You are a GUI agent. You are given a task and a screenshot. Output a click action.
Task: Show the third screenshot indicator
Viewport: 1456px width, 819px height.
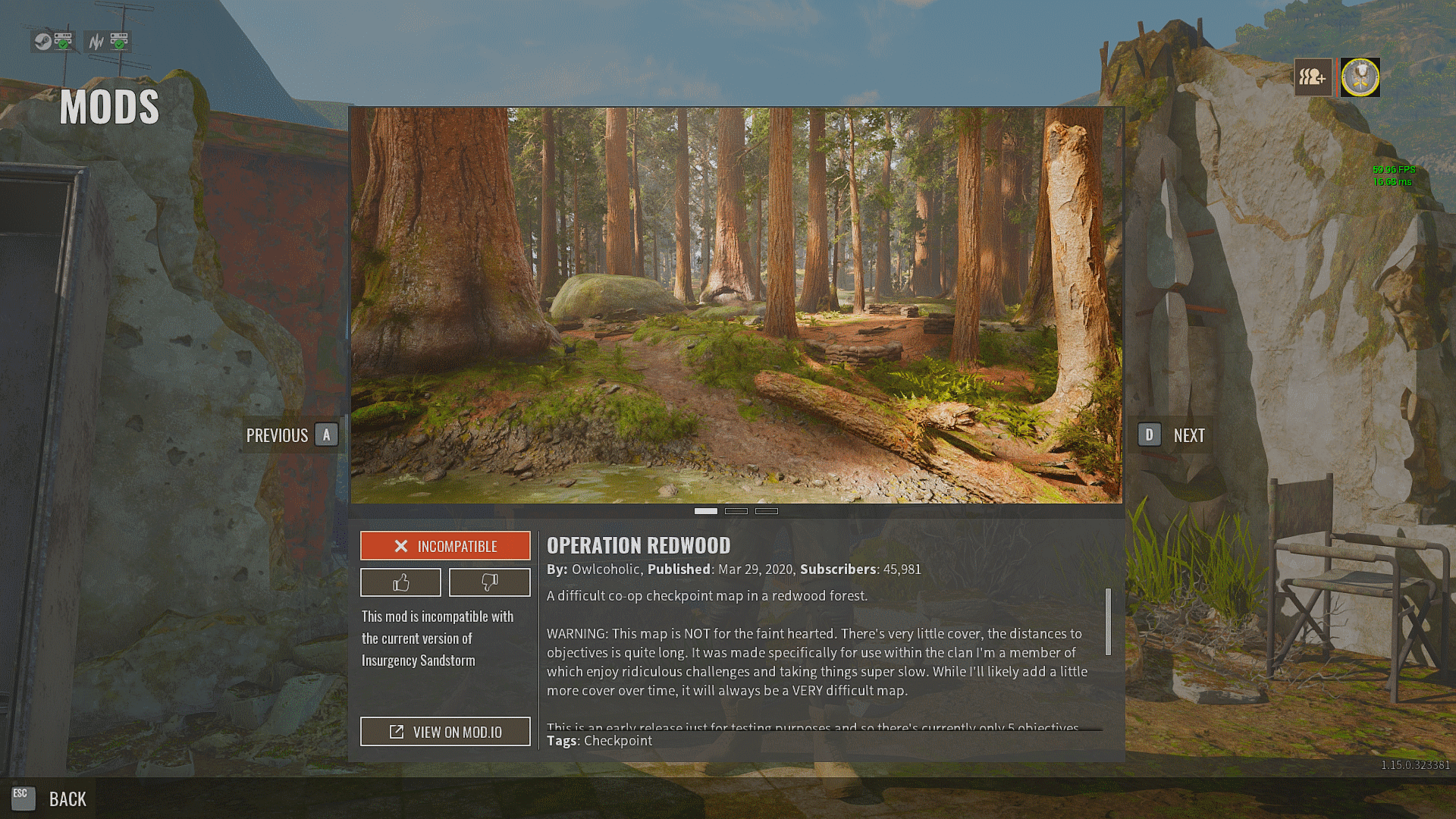point(766,511)
